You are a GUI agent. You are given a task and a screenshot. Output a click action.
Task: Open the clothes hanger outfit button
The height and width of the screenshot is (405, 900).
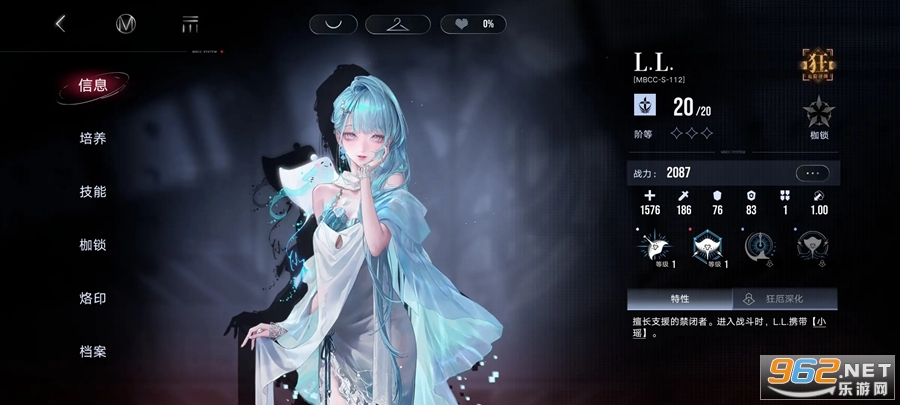coord(405,24)
